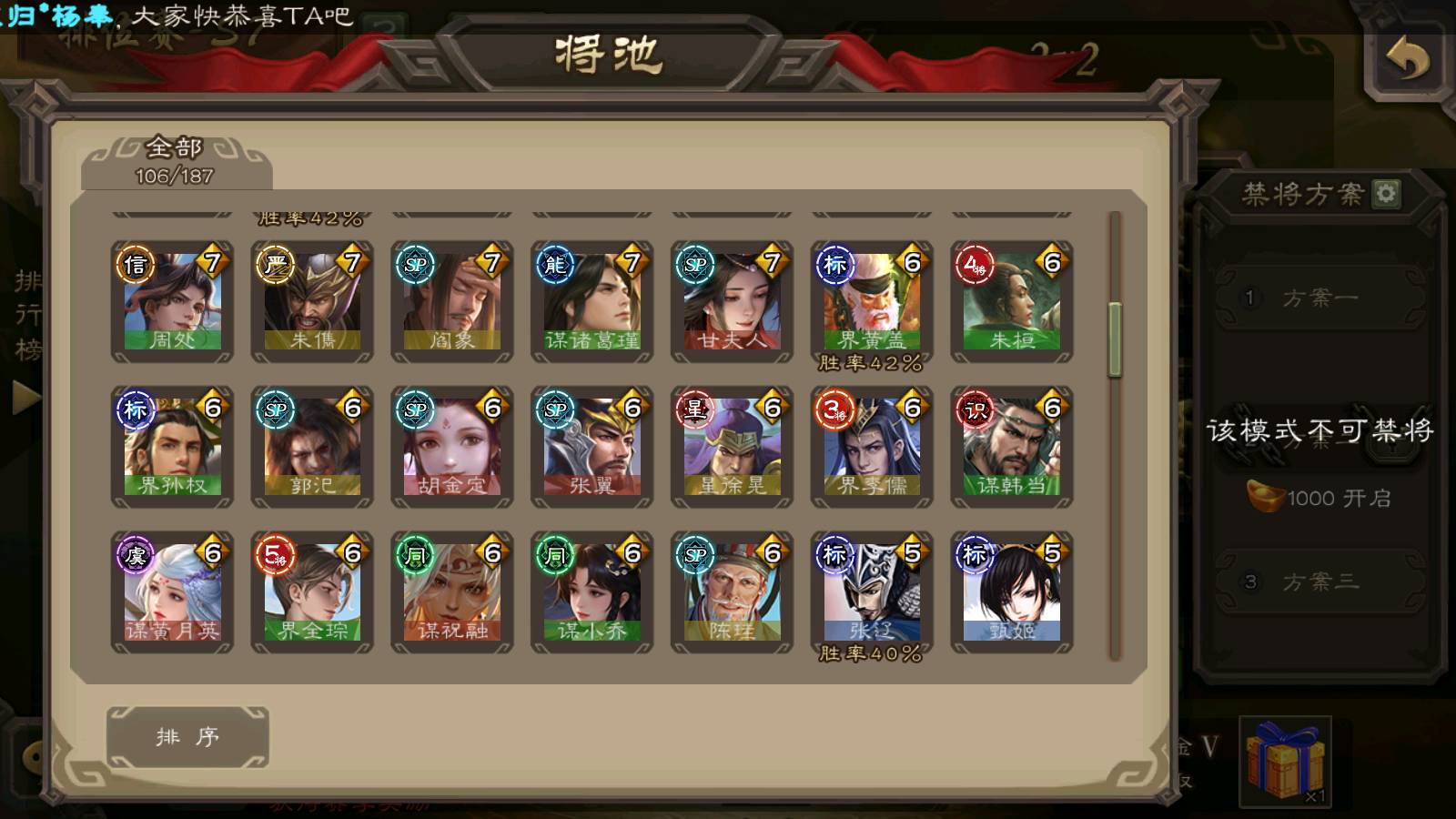Choose the 朱儁 general card
The image size is (1456, 819).
point(312,301)
